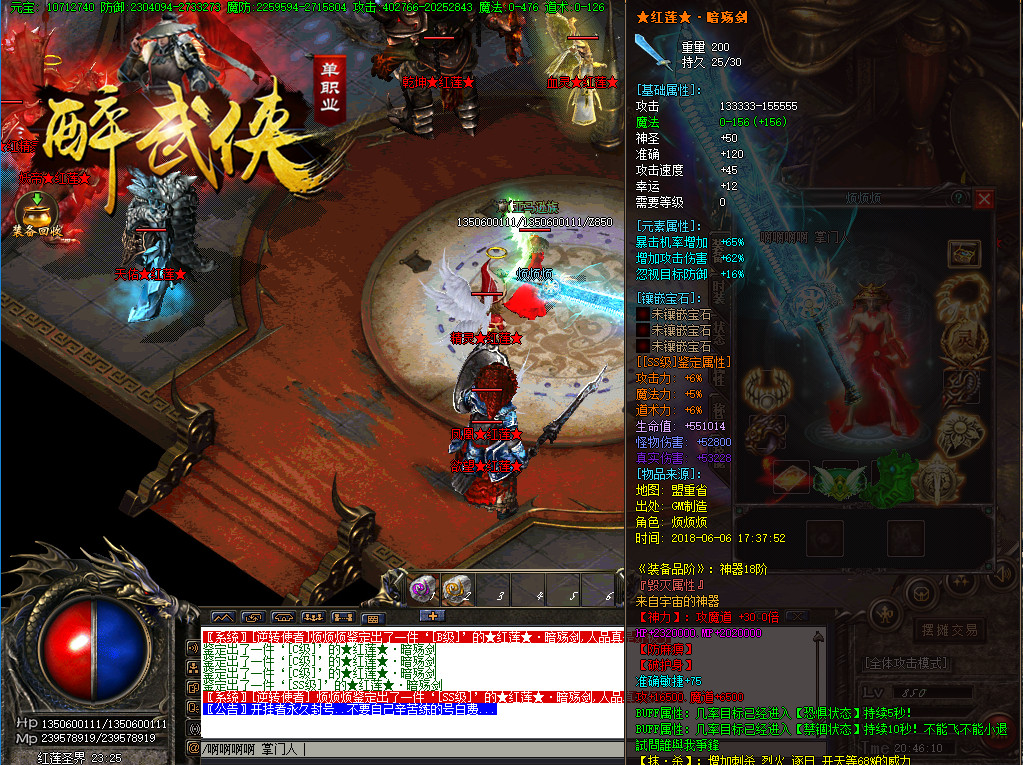Image resolution: width=1023 pixels, height=765 pixels.
Task: Use the orange spiral scroll in hotbar slot 2
Action: [x=458, y=589]
